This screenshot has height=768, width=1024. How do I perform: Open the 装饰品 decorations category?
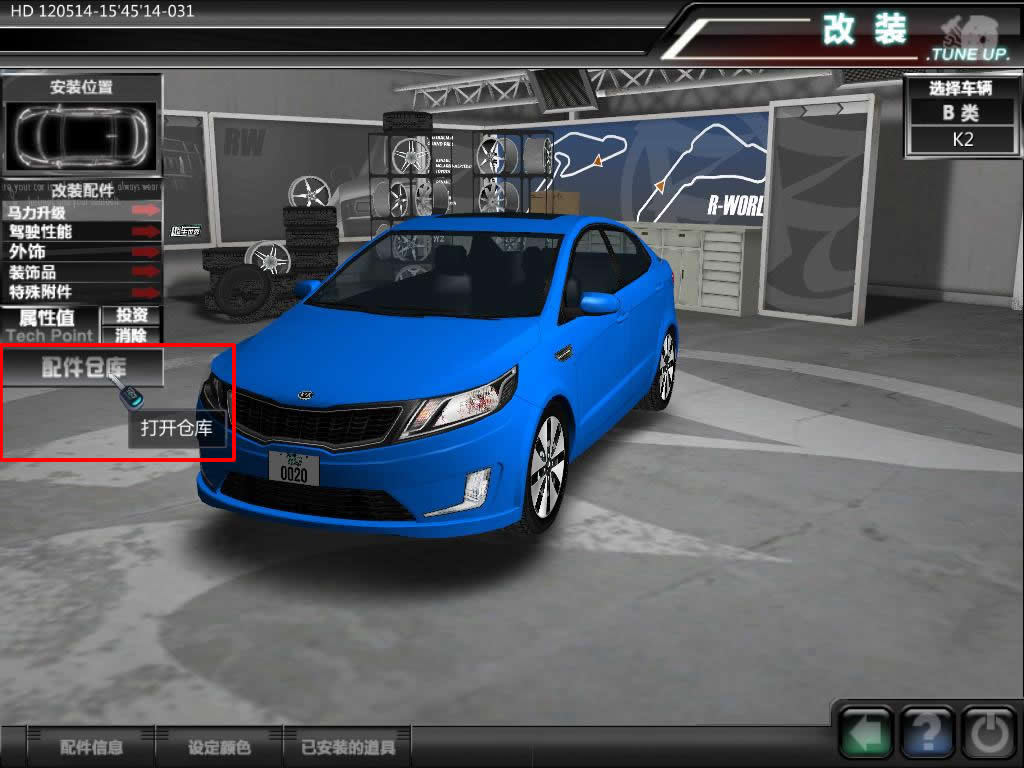[x=82, y=272]
